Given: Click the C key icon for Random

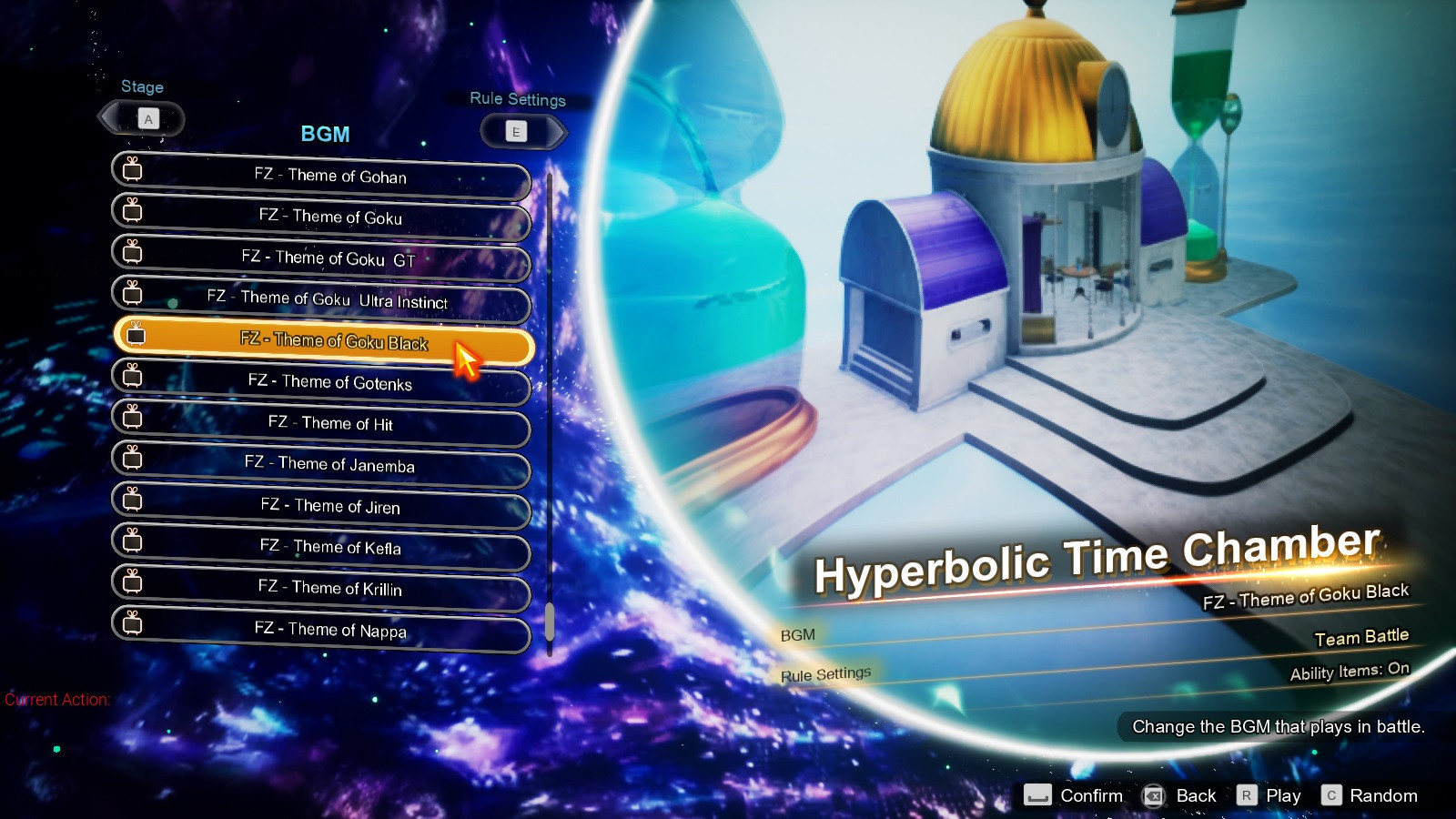Looking at the screenshot, I should [1332, 794].
